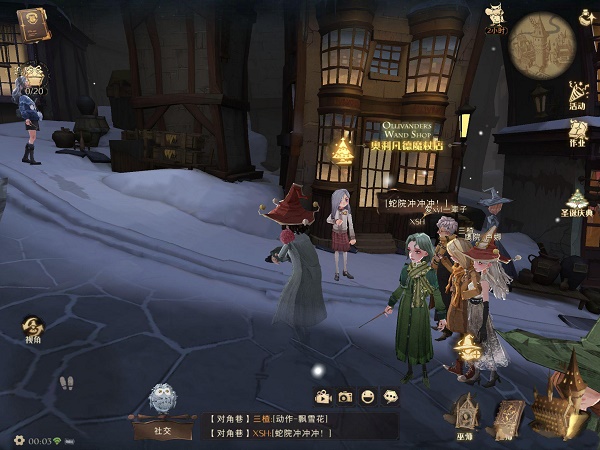Open the spellbook icon in the corner
This screenshot has width=600, height=450.
pyautogui.click(x=32, y=24)
